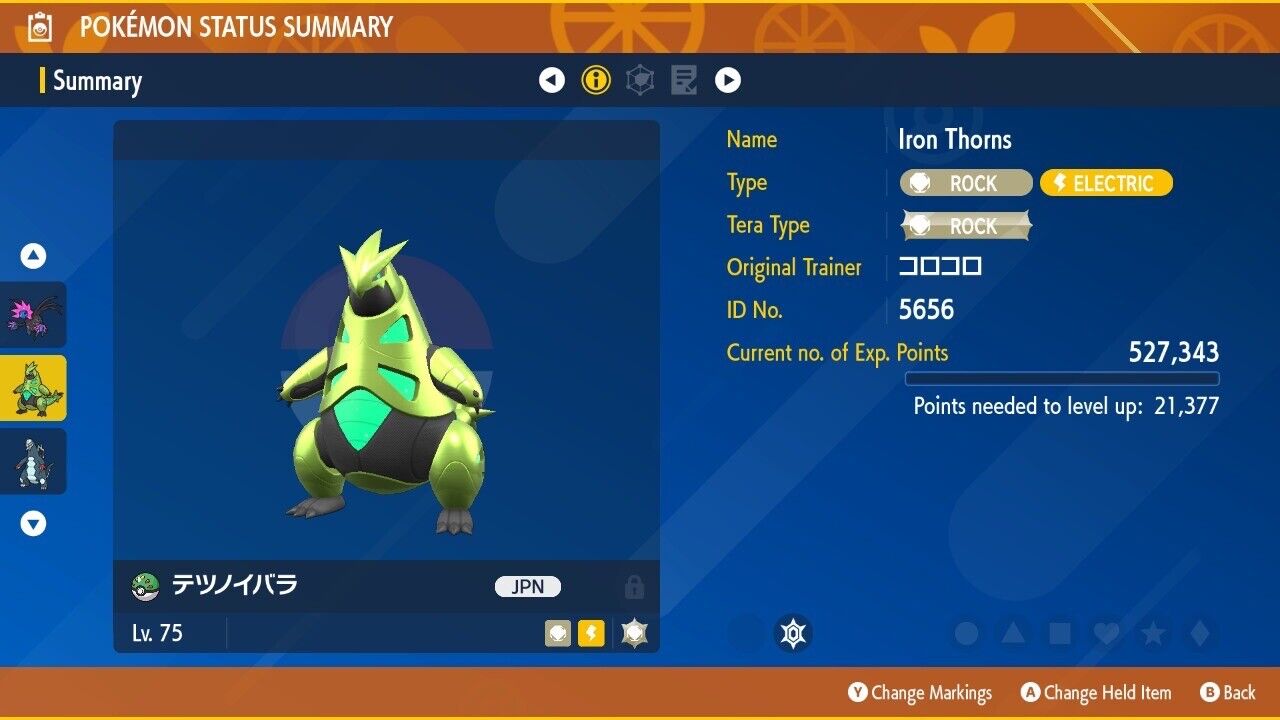Image resolution: width=1280 pixels, height=720 pixels.
Task: Go Back from the summary screen
Action: (x=1227, y=693)
